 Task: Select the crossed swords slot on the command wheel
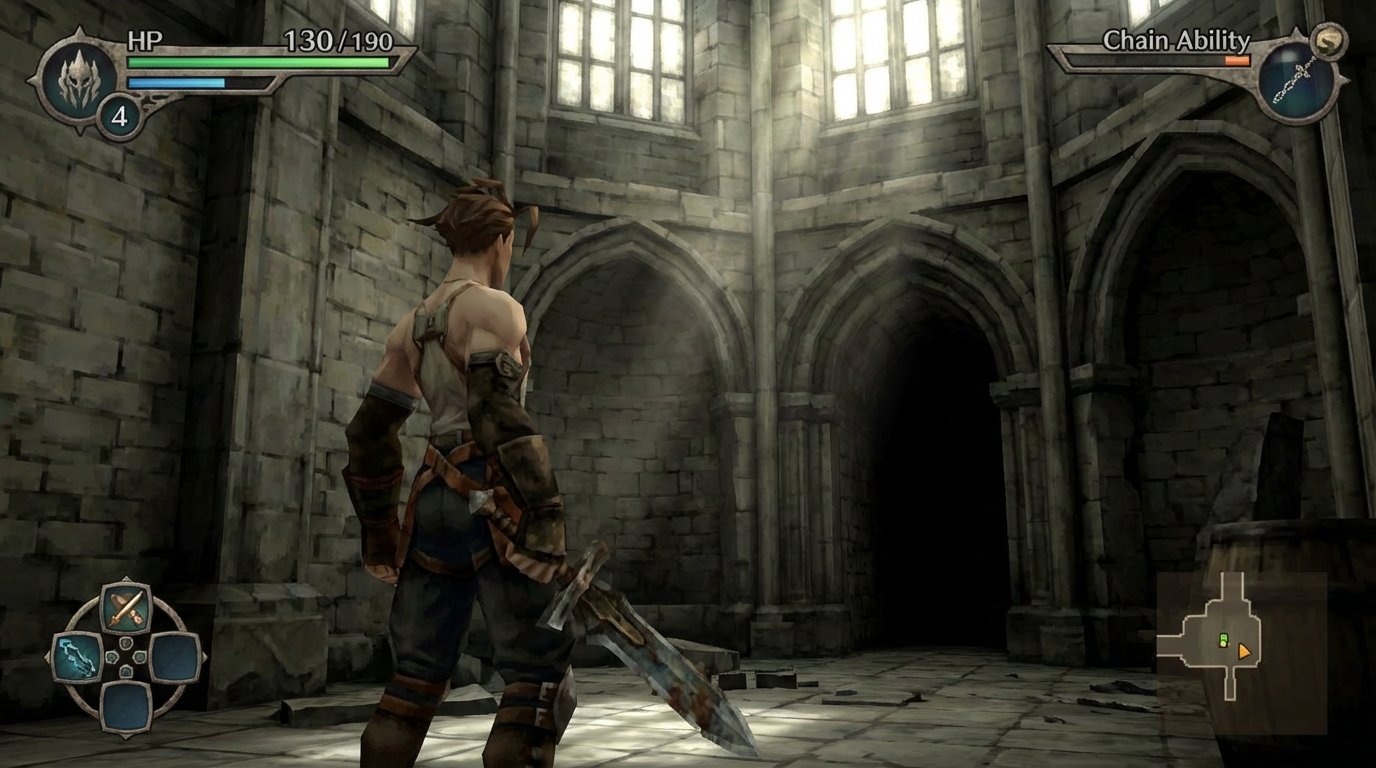pos(126,607)
